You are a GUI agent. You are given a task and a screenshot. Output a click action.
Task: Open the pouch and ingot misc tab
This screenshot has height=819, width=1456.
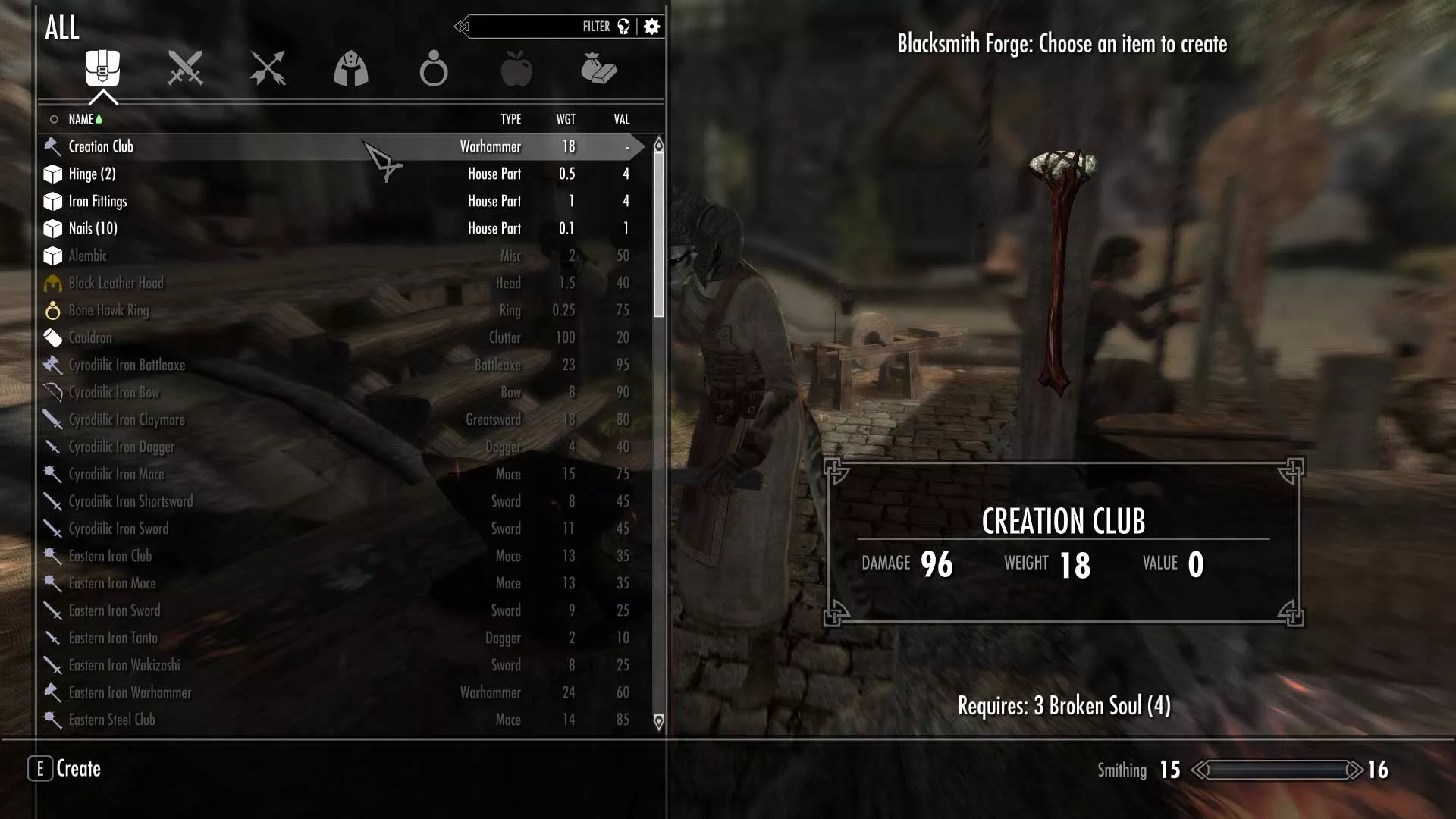coord(599,68)
